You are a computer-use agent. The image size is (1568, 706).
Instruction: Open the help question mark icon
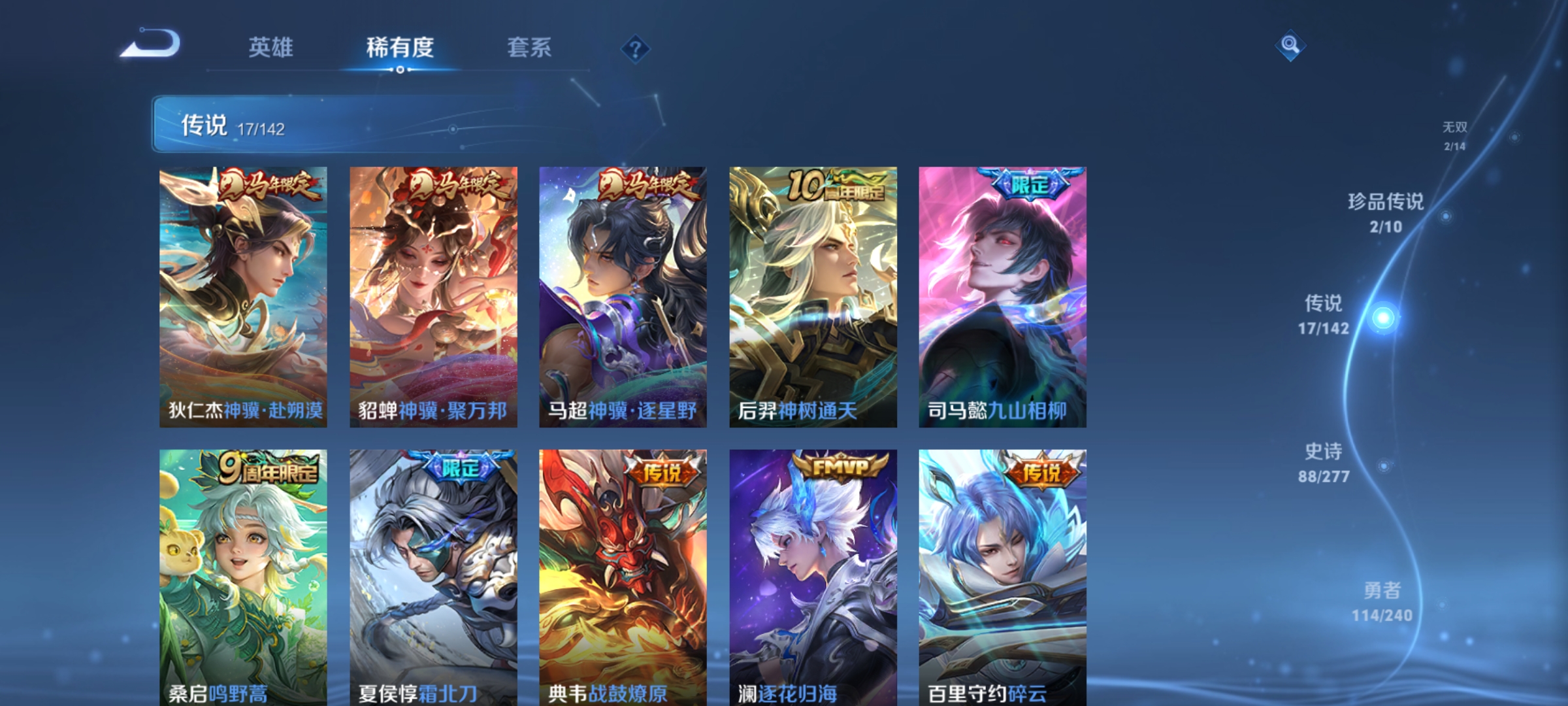click(x=635, y=49)
